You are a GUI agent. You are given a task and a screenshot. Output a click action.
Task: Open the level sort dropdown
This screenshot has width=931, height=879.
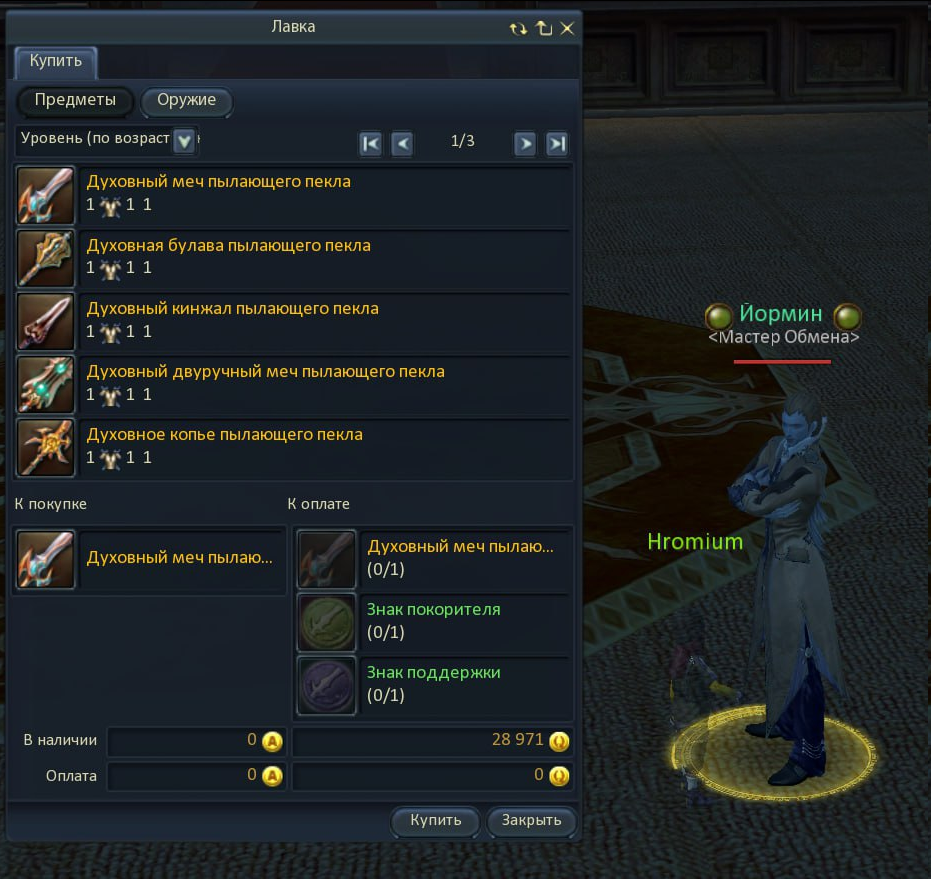(184, 141)
